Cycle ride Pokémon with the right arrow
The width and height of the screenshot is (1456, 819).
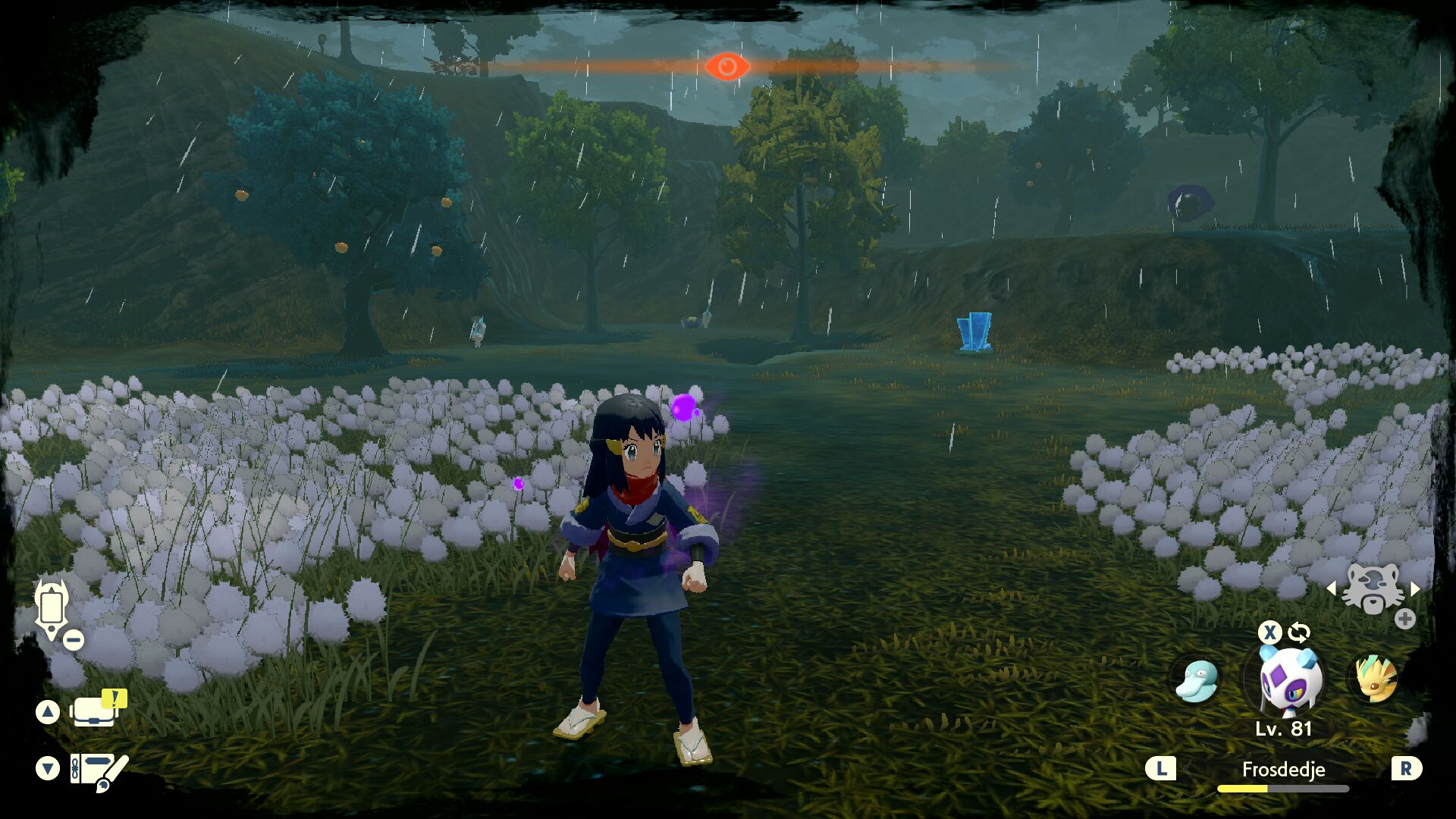(x=1415, y=588)
